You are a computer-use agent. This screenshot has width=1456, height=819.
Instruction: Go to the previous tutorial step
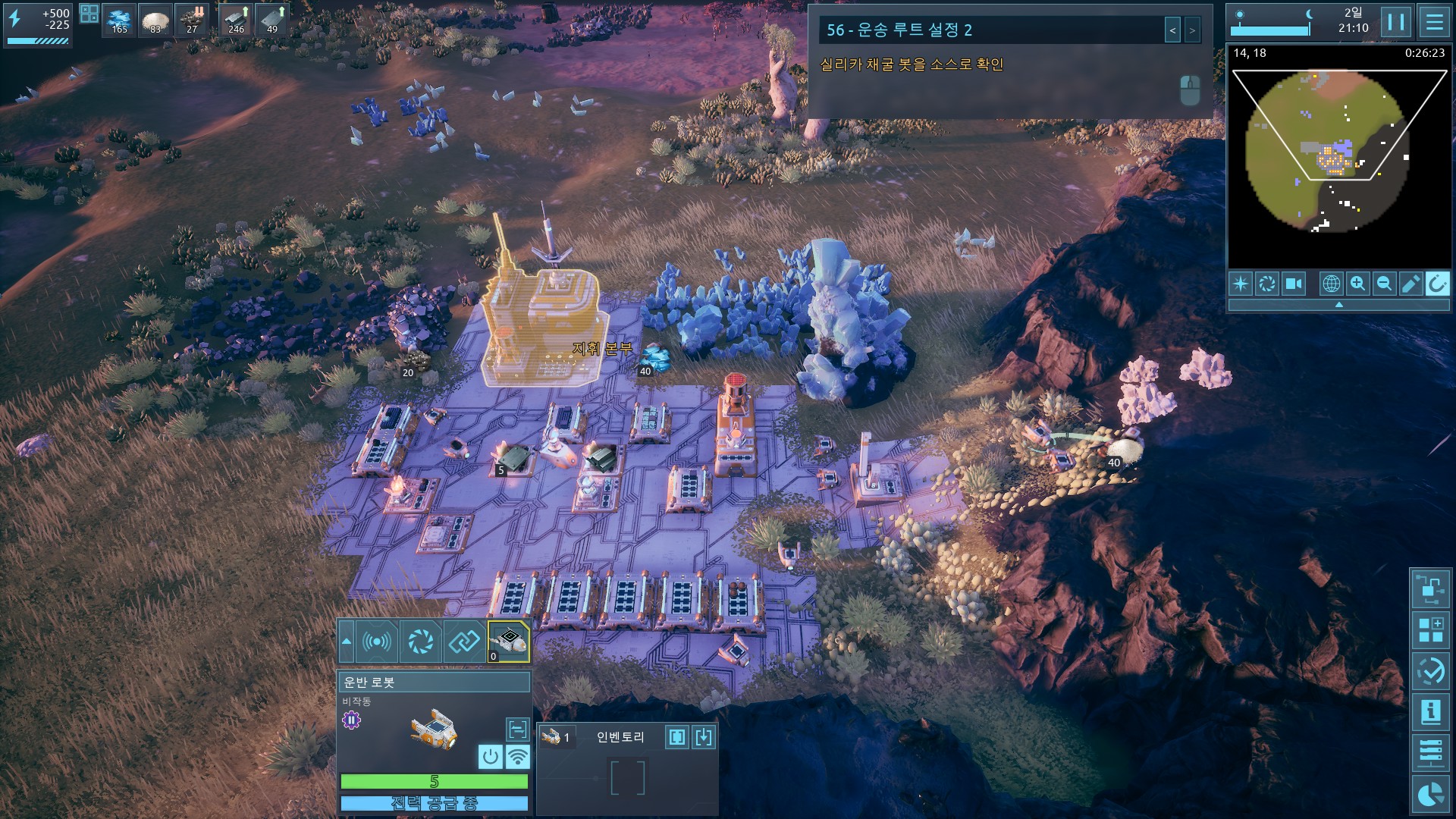(x=1172, y=30)
